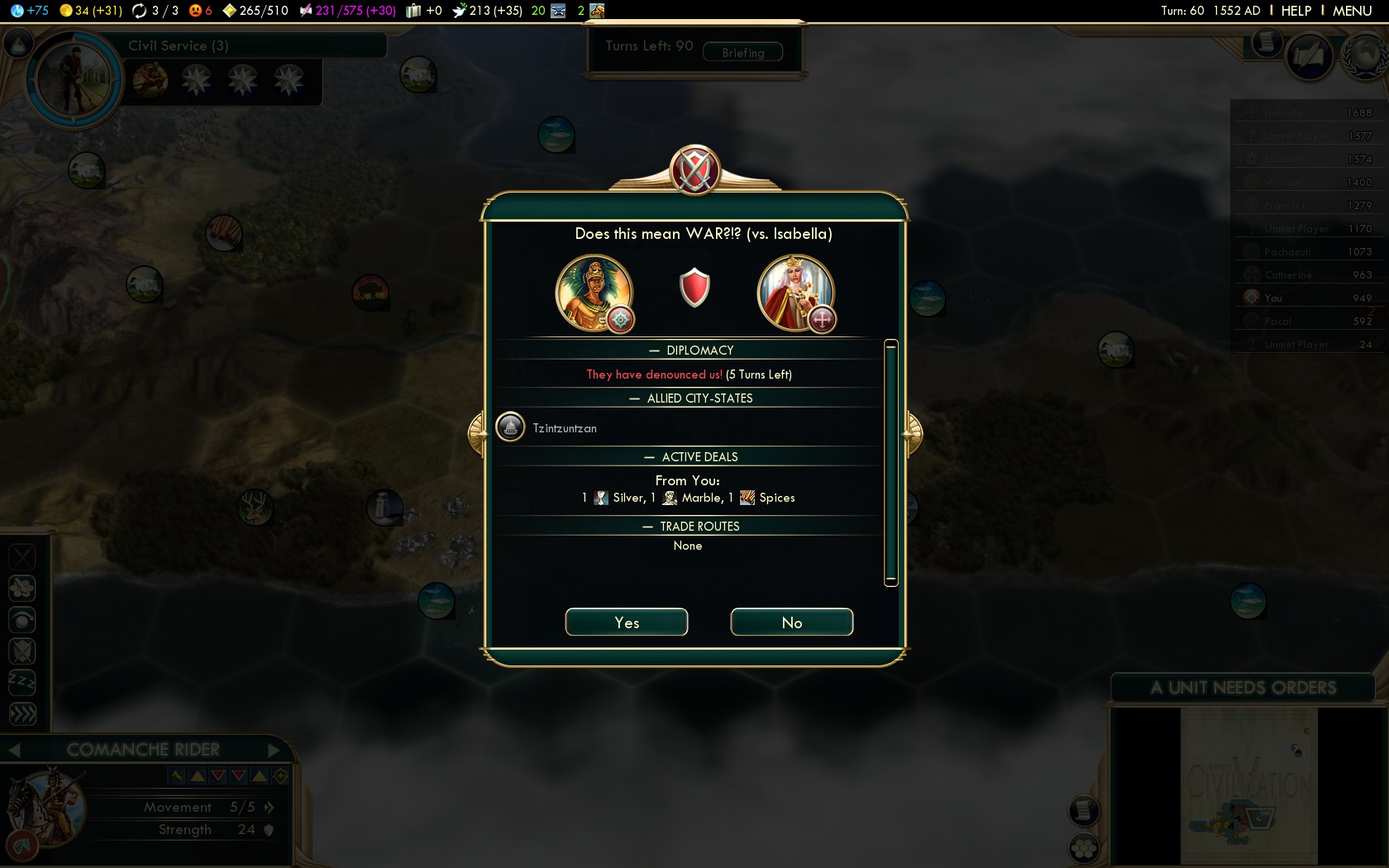The image size is (1389, 868).
Task: Open the minimap
Action: pyautogui.click(x=1248, y=785)
